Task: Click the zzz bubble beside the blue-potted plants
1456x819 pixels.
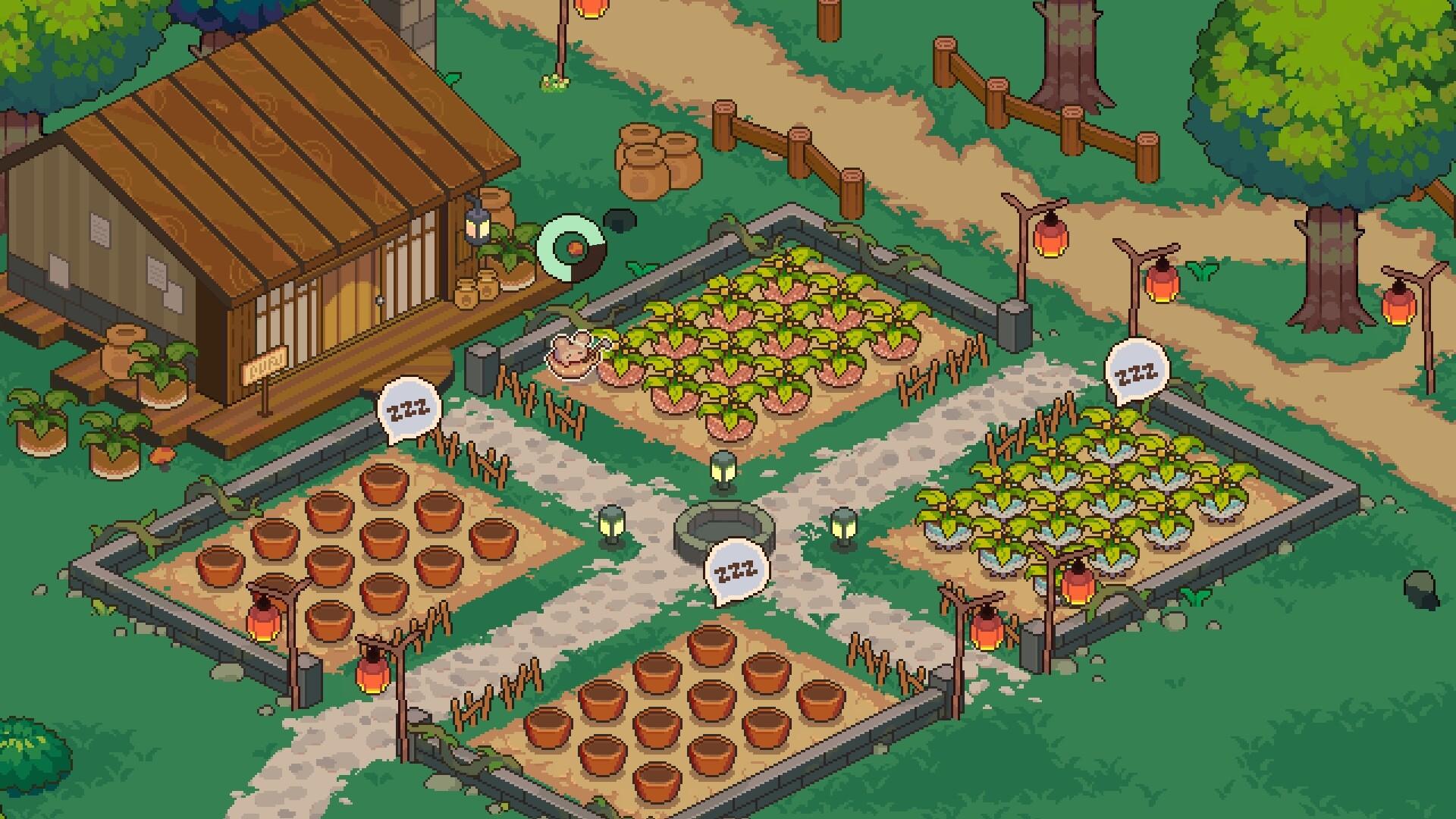Action: point(1137,372)
